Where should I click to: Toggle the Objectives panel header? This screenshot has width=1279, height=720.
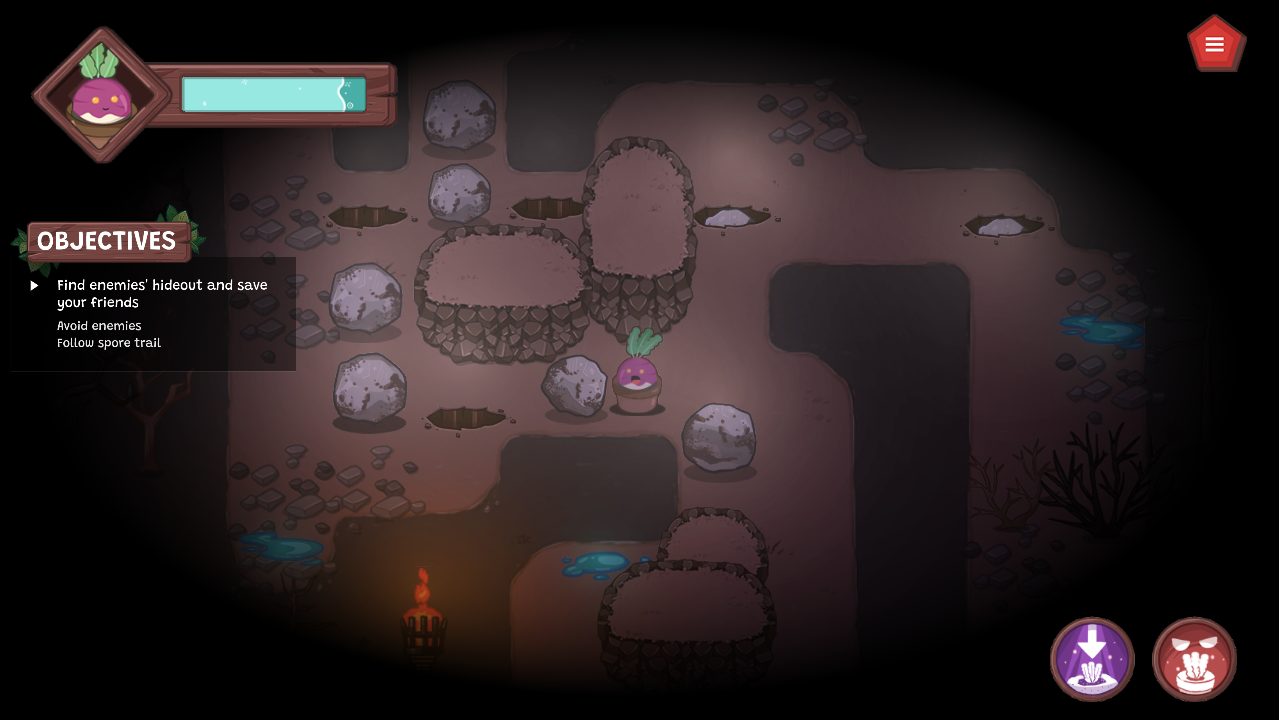(x=108, y=241)
